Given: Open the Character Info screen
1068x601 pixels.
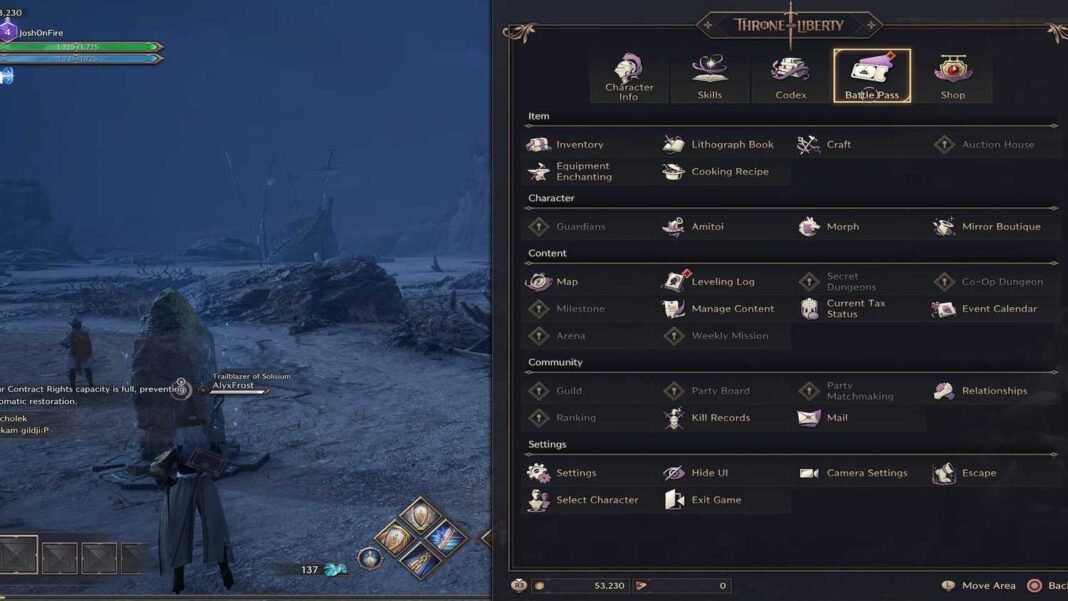Looking at the screenshot, I should [628, 77].
